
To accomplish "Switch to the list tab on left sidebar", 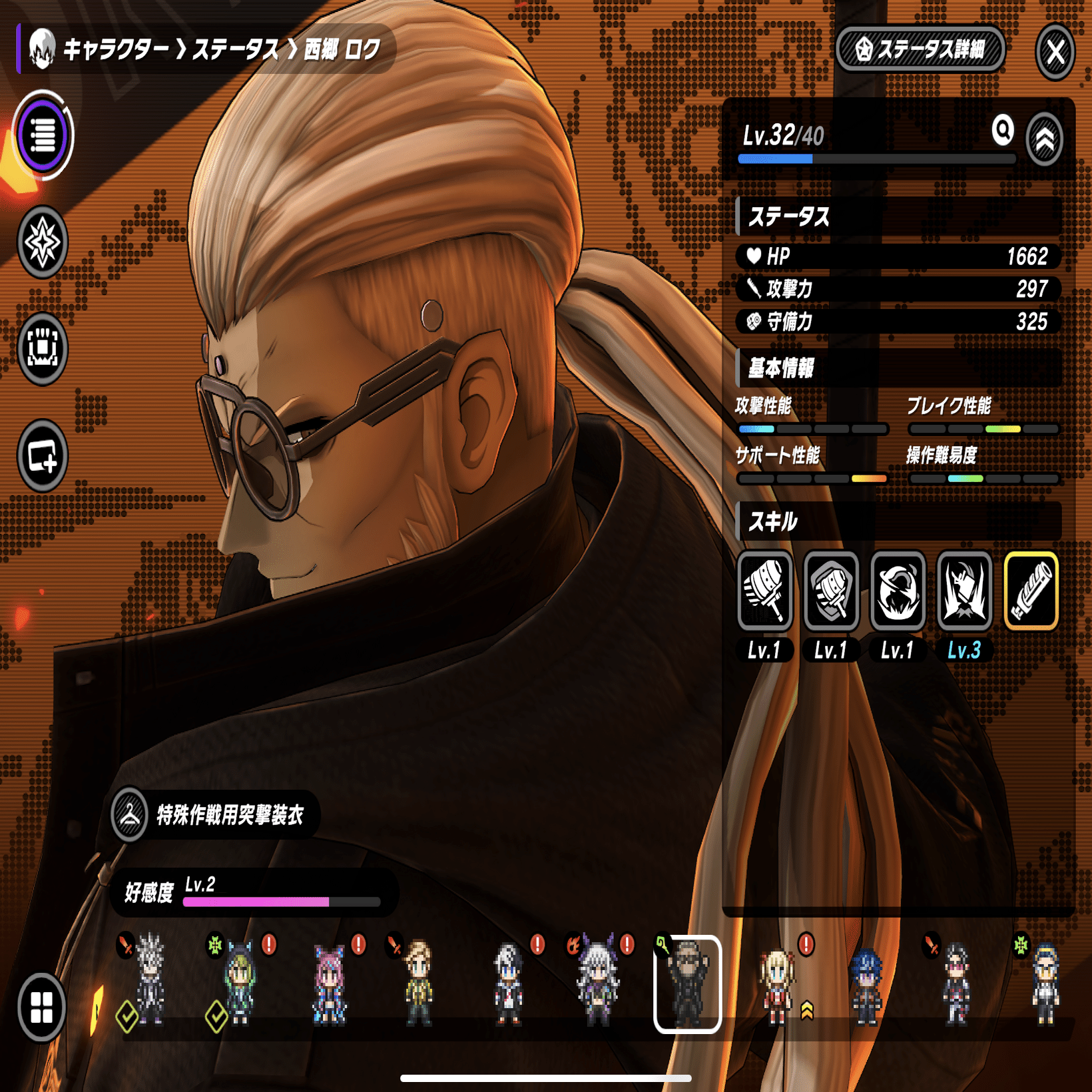I will coord(43,135).
